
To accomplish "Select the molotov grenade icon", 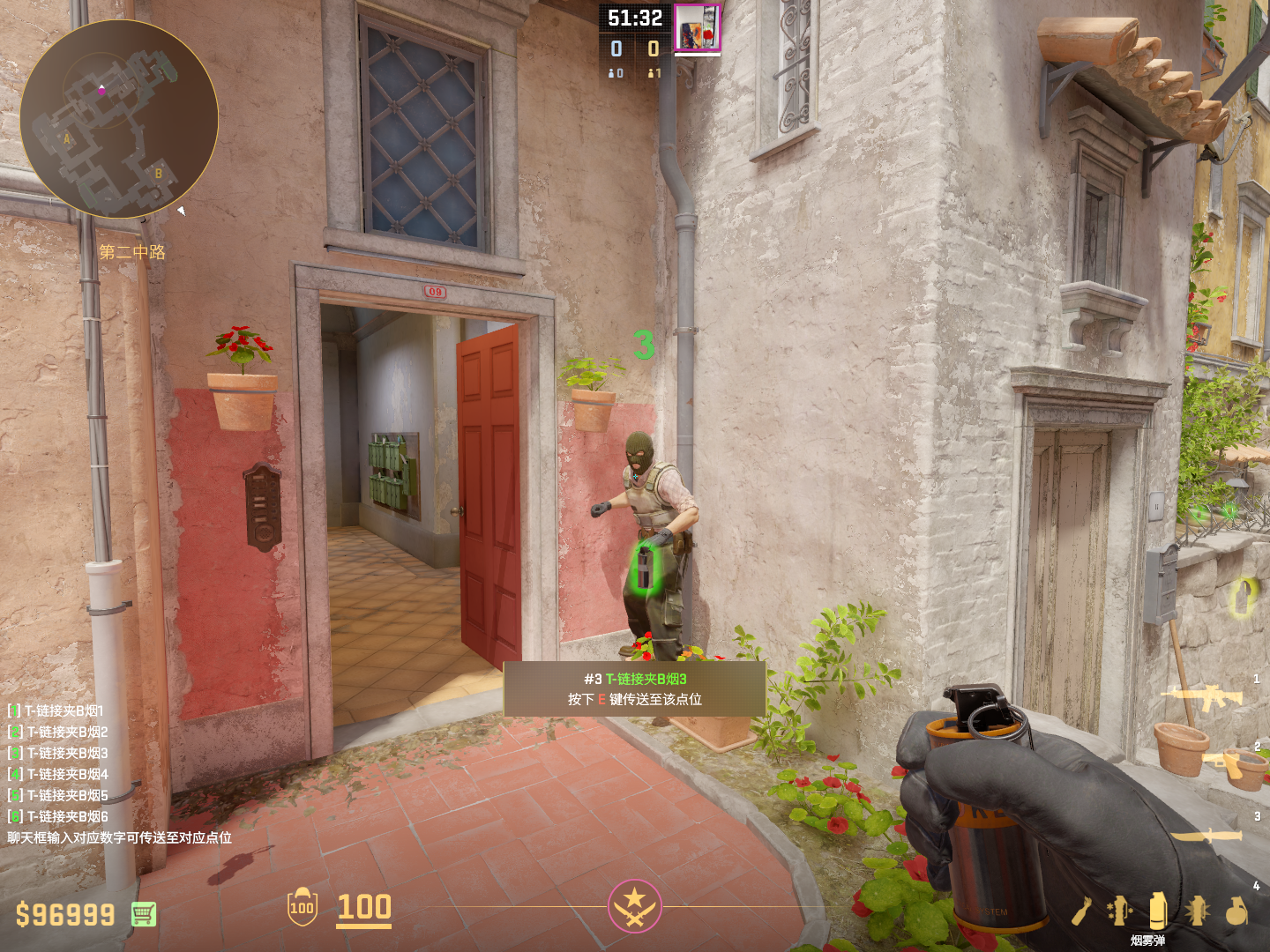I will pyautogui.click(x=1081, y=911).
